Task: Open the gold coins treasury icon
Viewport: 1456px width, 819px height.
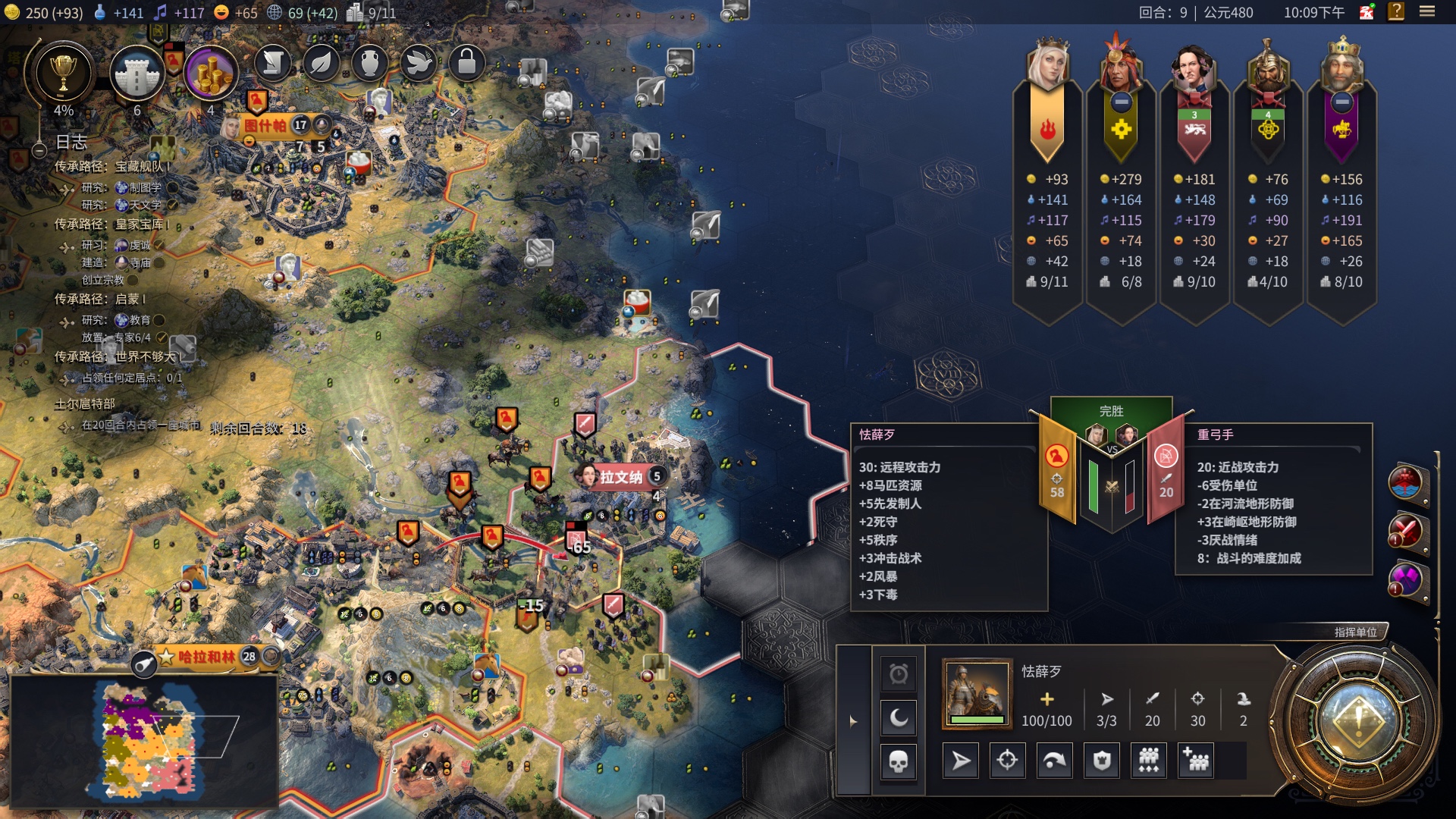Action: 210,74
